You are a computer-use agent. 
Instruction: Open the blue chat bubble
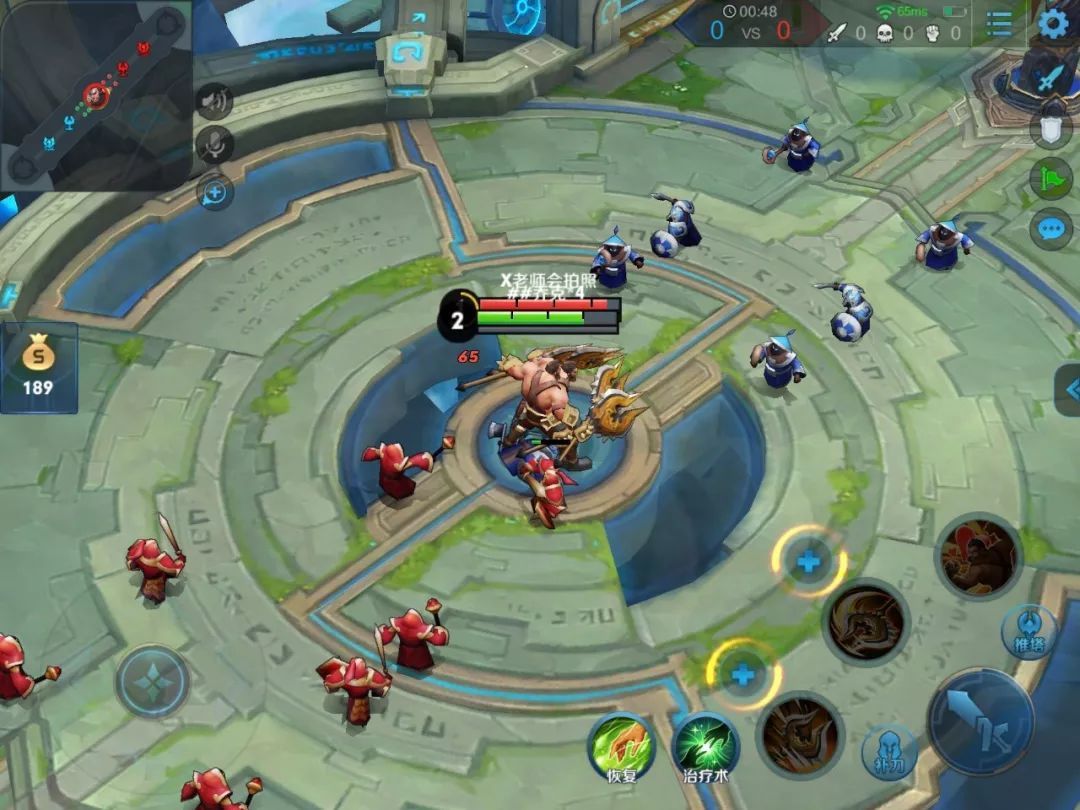coord(1050,229)
